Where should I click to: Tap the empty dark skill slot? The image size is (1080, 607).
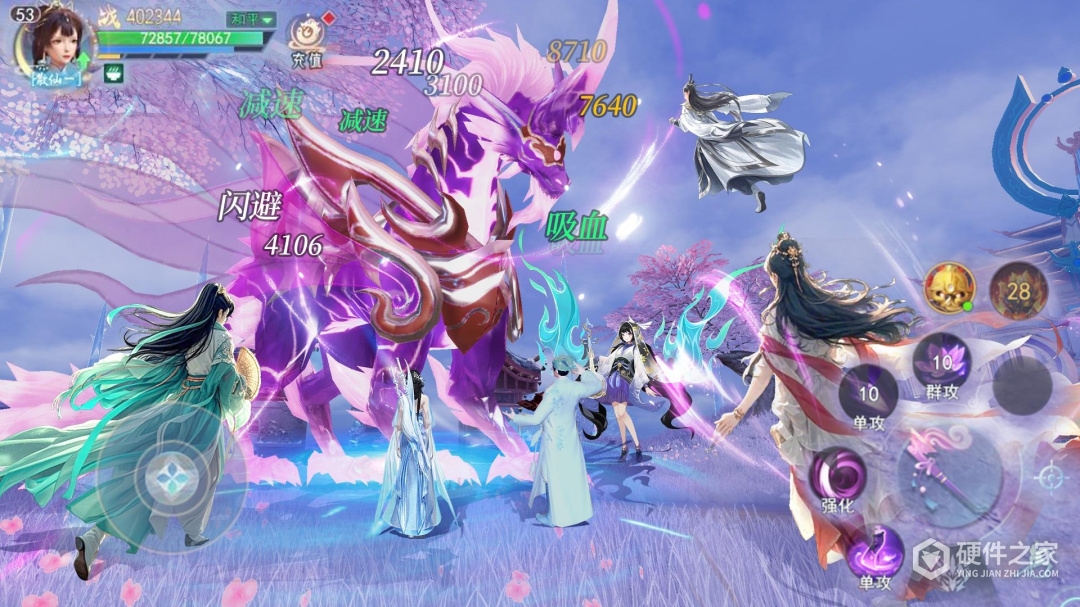(1021, 386)
